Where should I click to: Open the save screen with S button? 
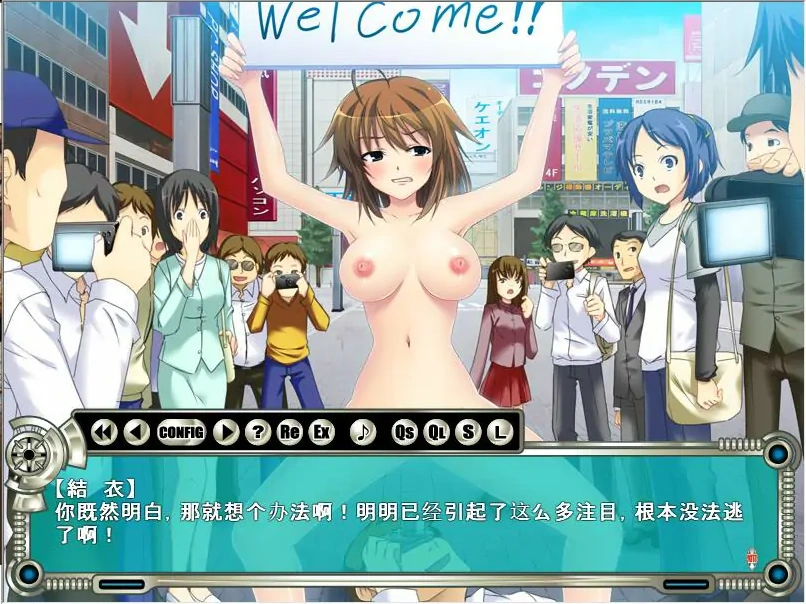467,432
